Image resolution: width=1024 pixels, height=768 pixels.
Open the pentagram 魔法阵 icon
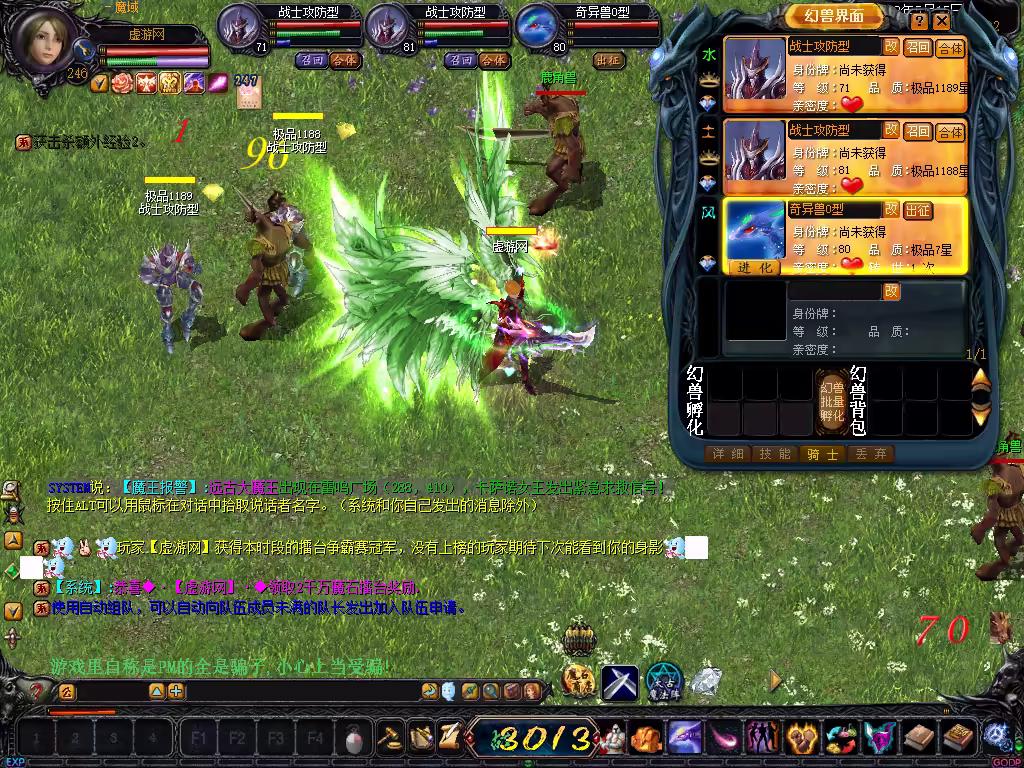[x=663, y=682]
